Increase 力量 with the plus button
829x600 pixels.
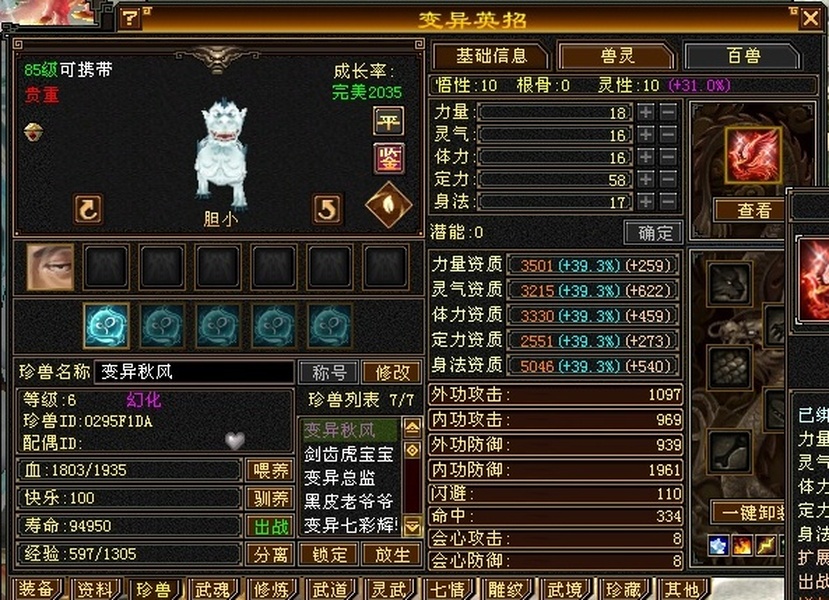click(x=646, y=113)
